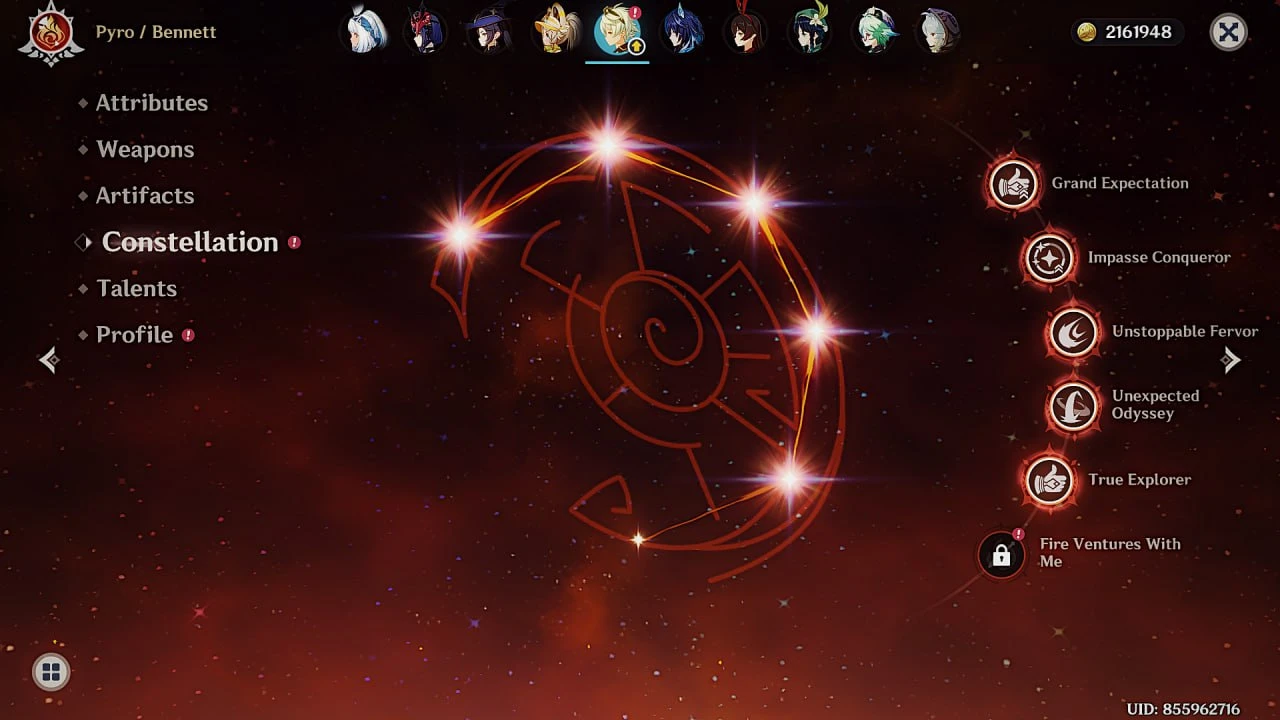Click the Mora currency counter
The width and height of the screenshot is (1280, 720).
(x=1127, y=31)
